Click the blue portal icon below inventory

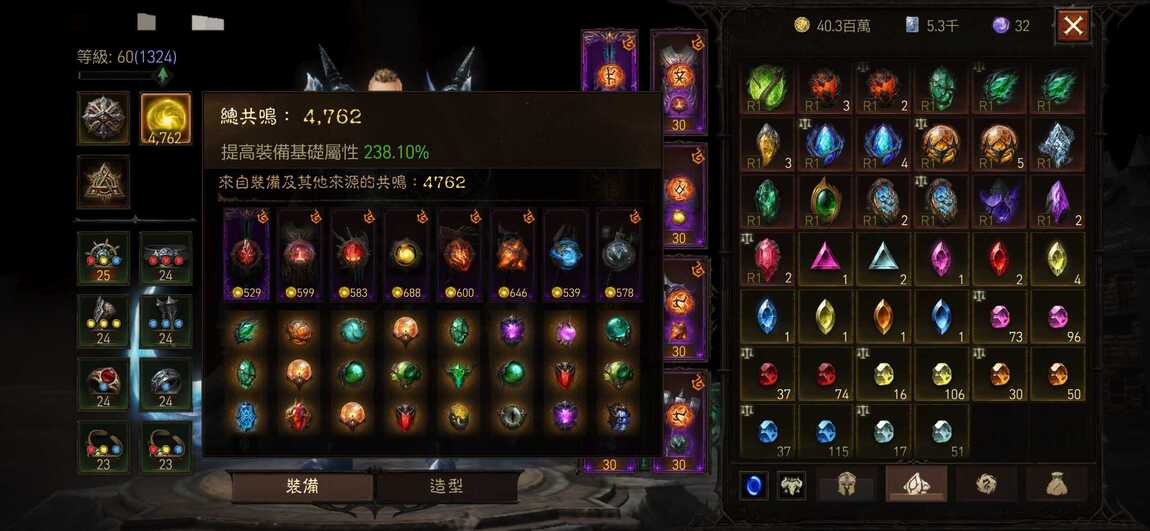click(754, 486)
